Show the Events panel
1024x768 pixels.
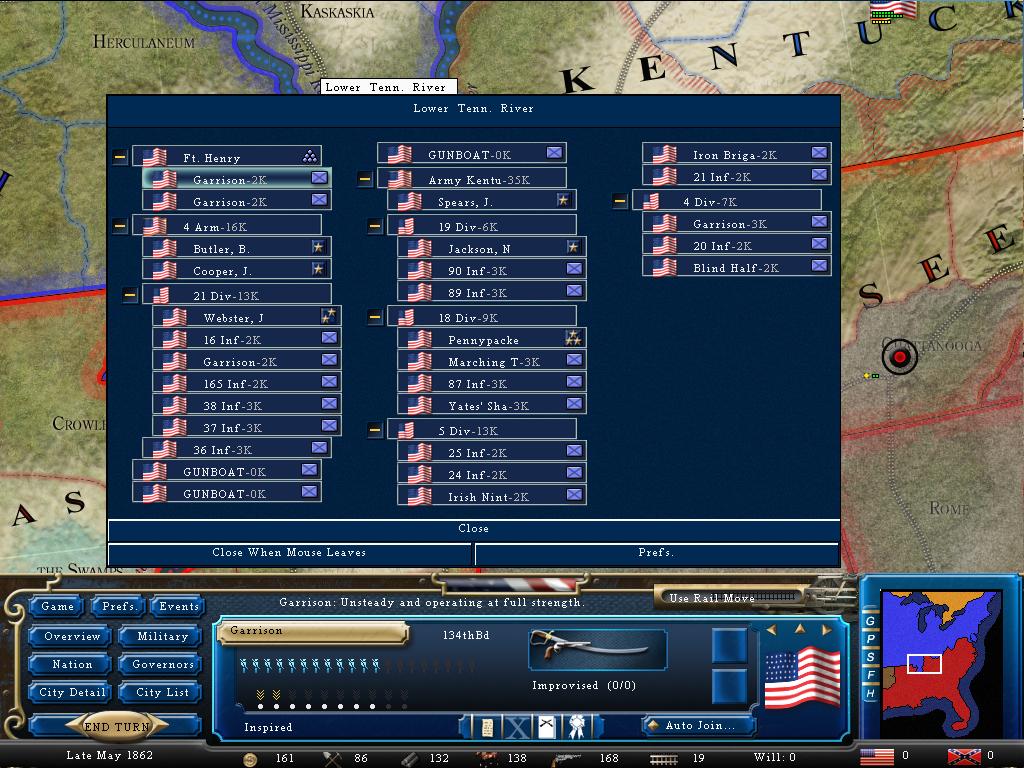179,607
